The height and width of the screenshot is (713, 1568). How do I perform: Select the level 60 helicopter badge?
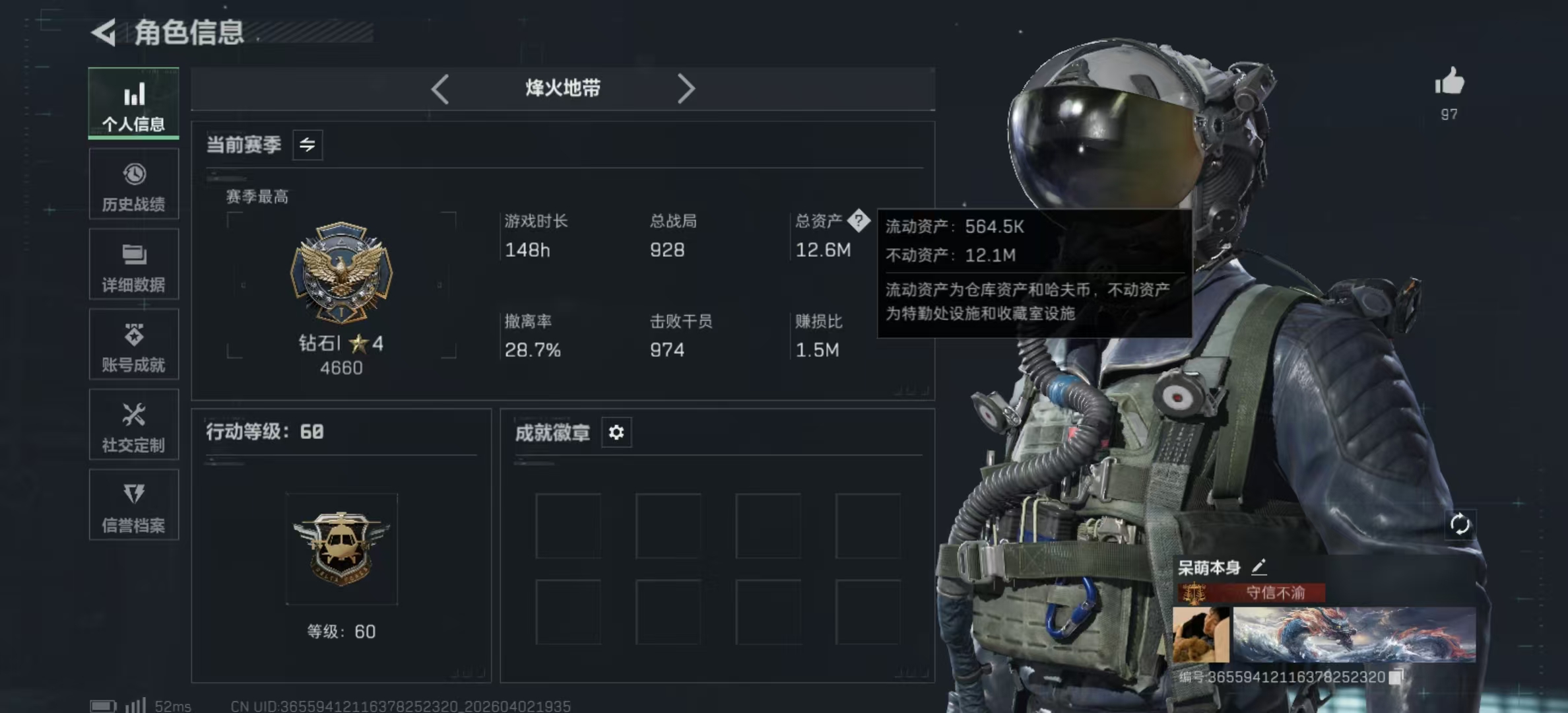[x=341, y=549]
